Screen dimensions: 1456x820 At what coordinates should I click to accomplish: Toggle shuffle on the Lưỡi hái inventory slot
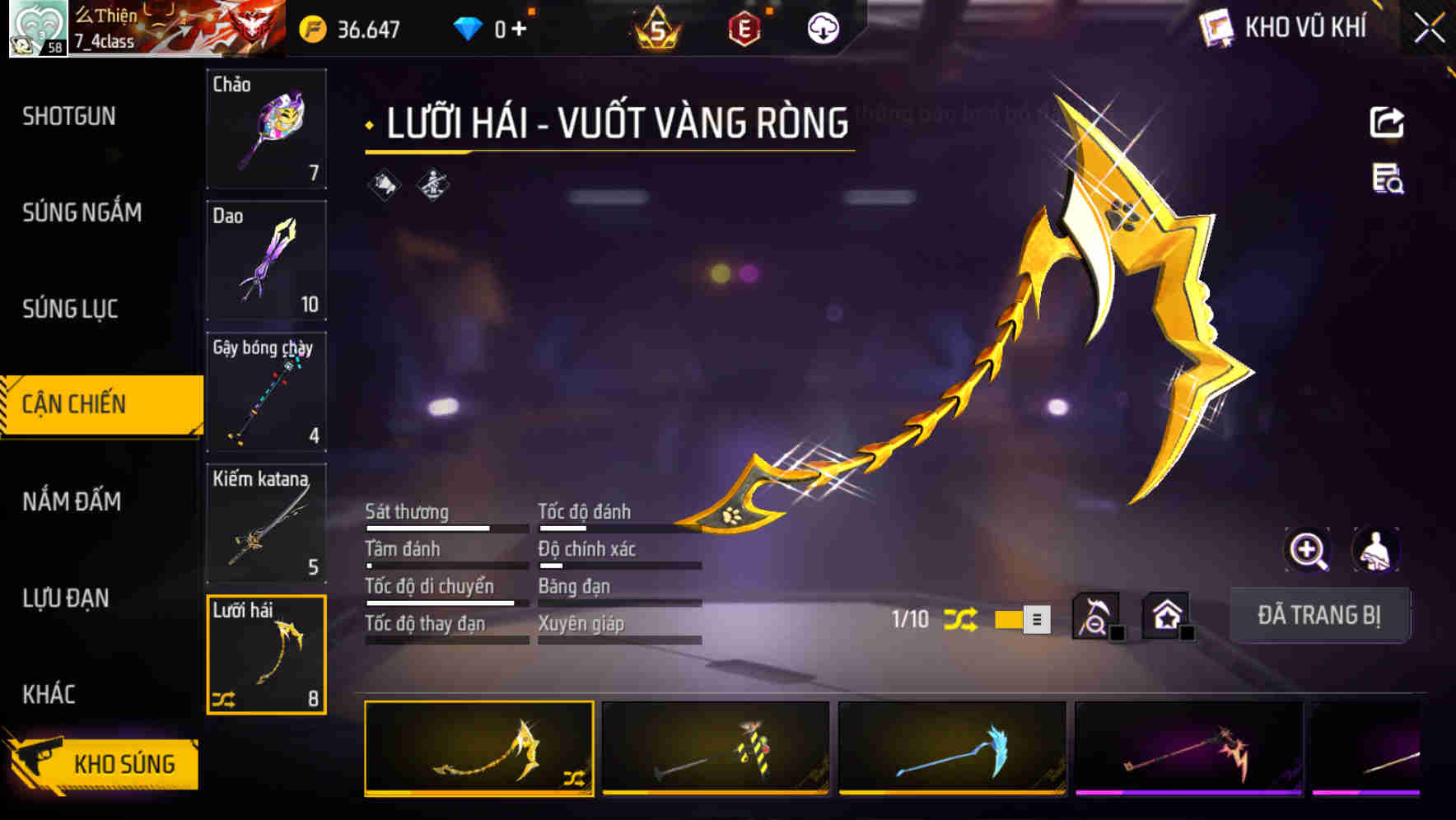click(224, 701)
